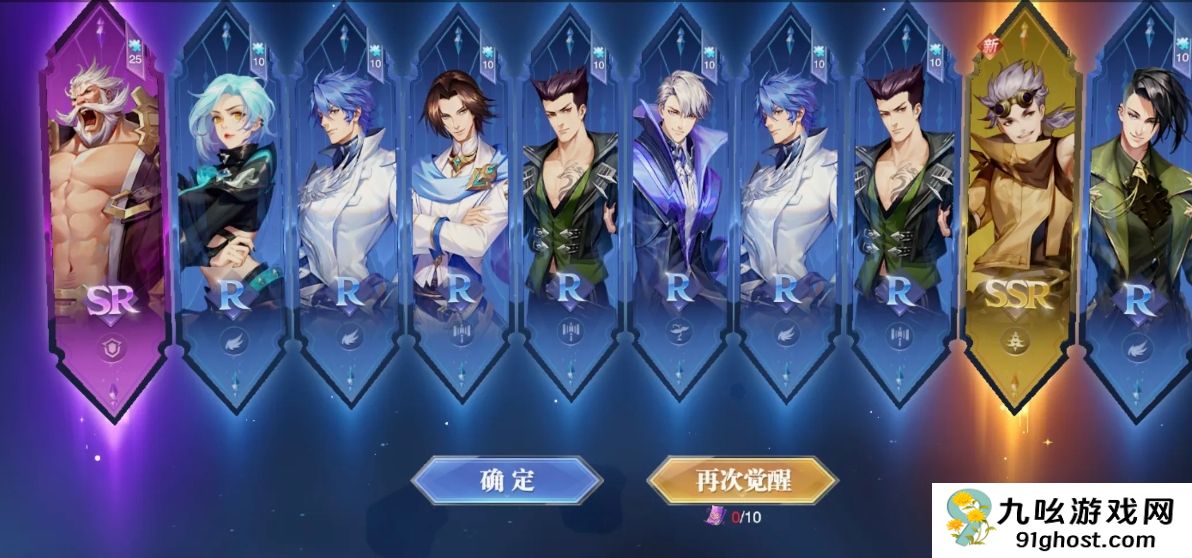
Task: Choose the cyan-haired woman R card
Action: pos(231,210)
